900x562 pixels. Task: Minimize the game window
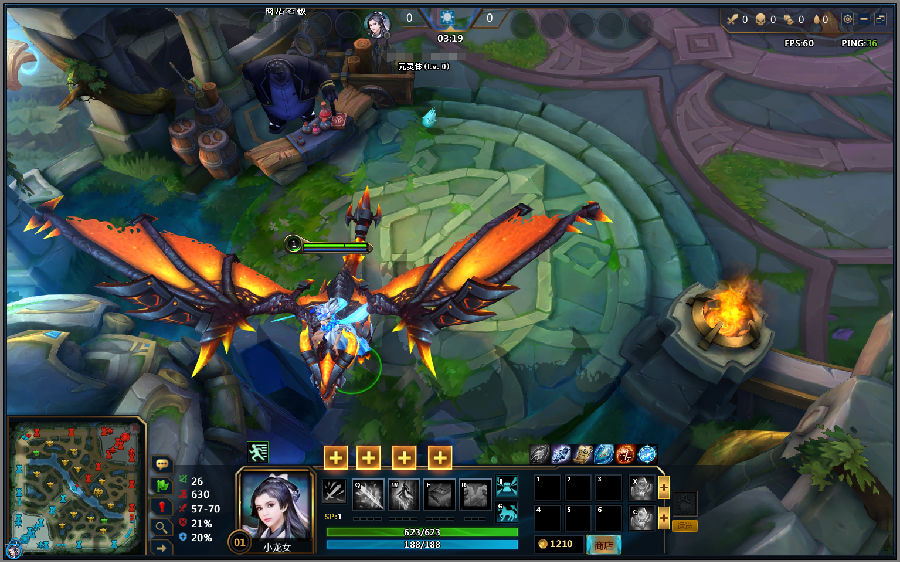click(x=864, y=19)
